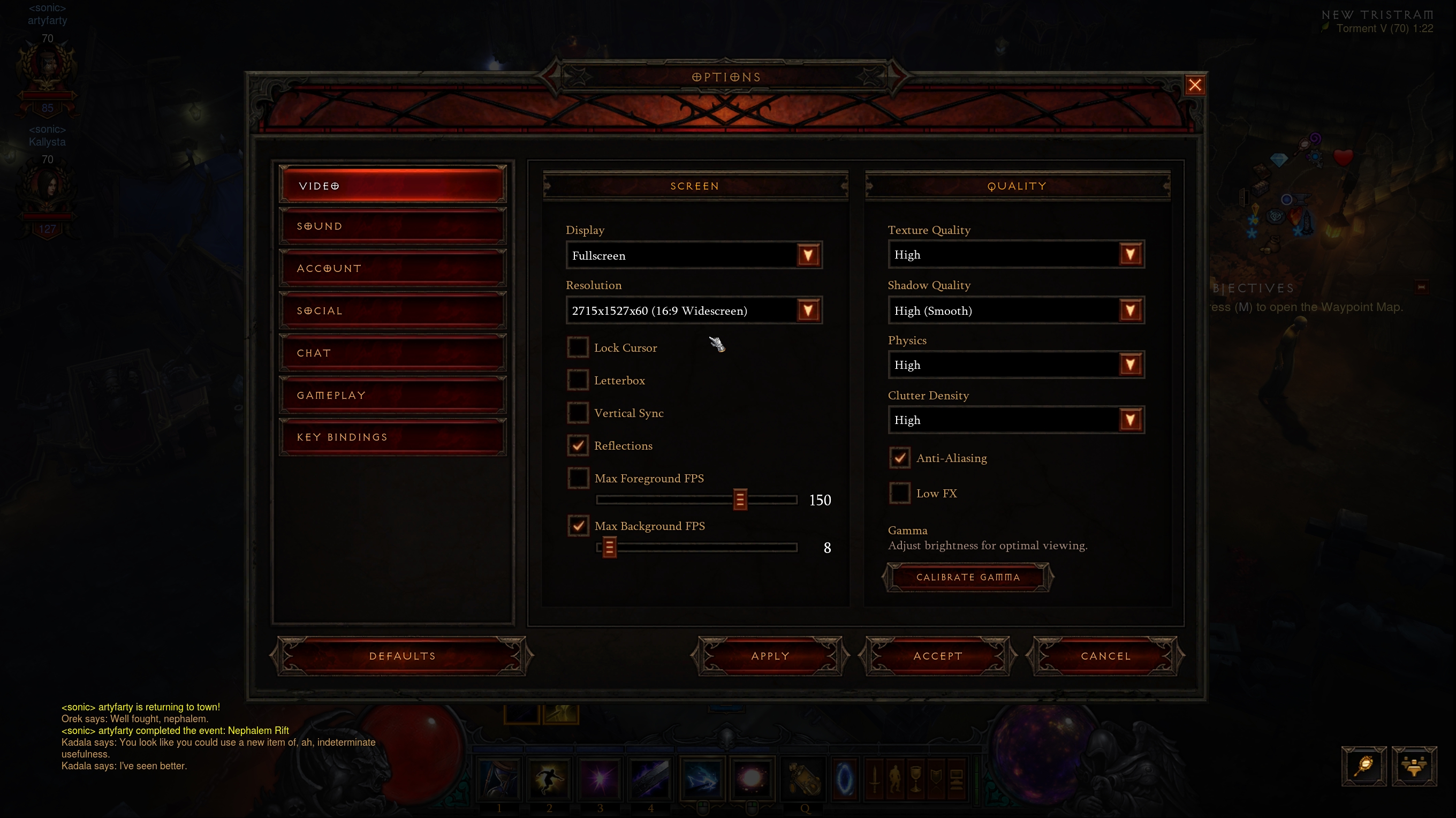Close the Options window with the X
The height and width of the screenshot is (818, 1456).
click(1194, 85)
